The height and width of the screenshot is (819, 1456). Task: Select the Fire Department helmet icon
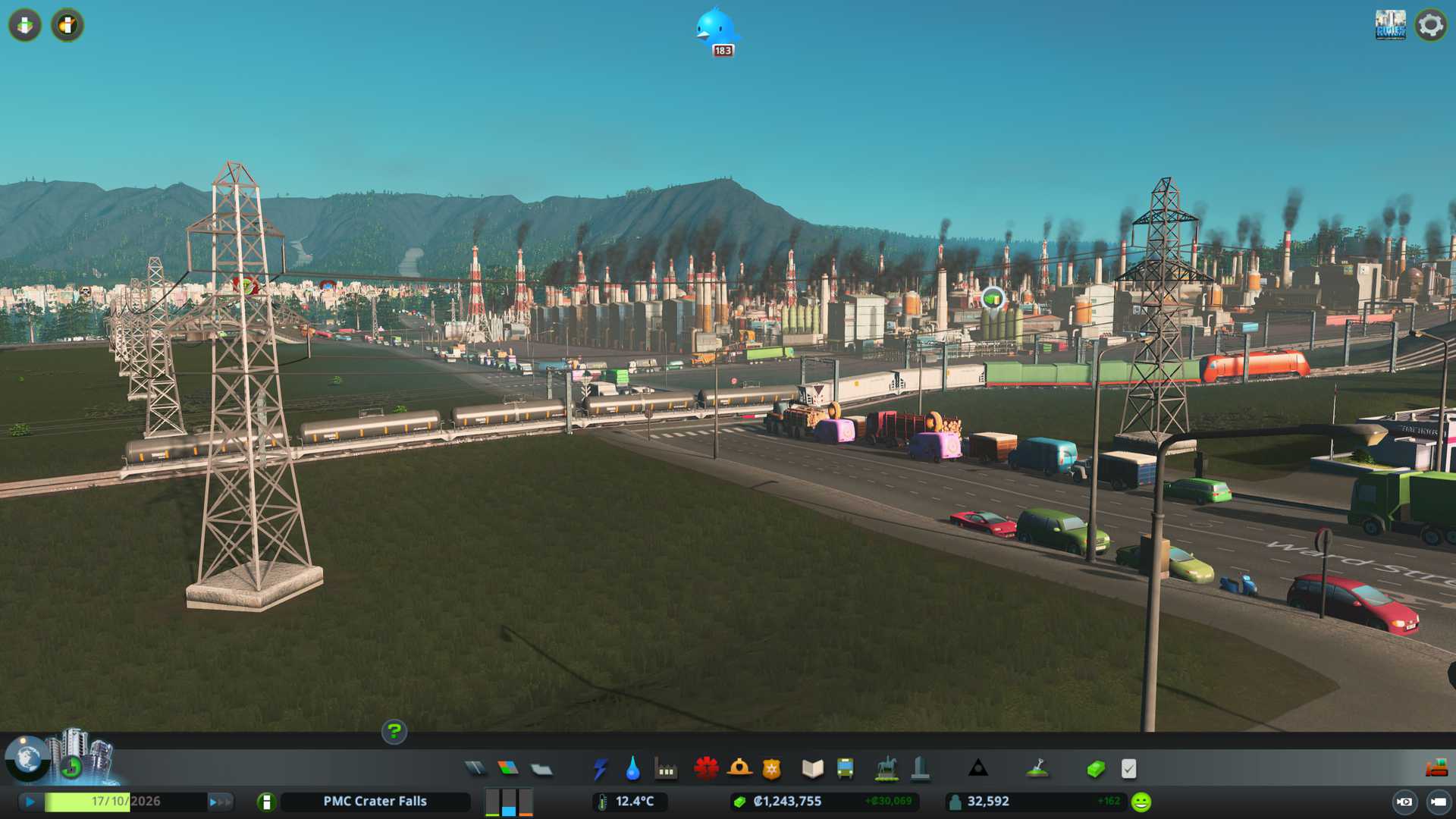point(739,769)
